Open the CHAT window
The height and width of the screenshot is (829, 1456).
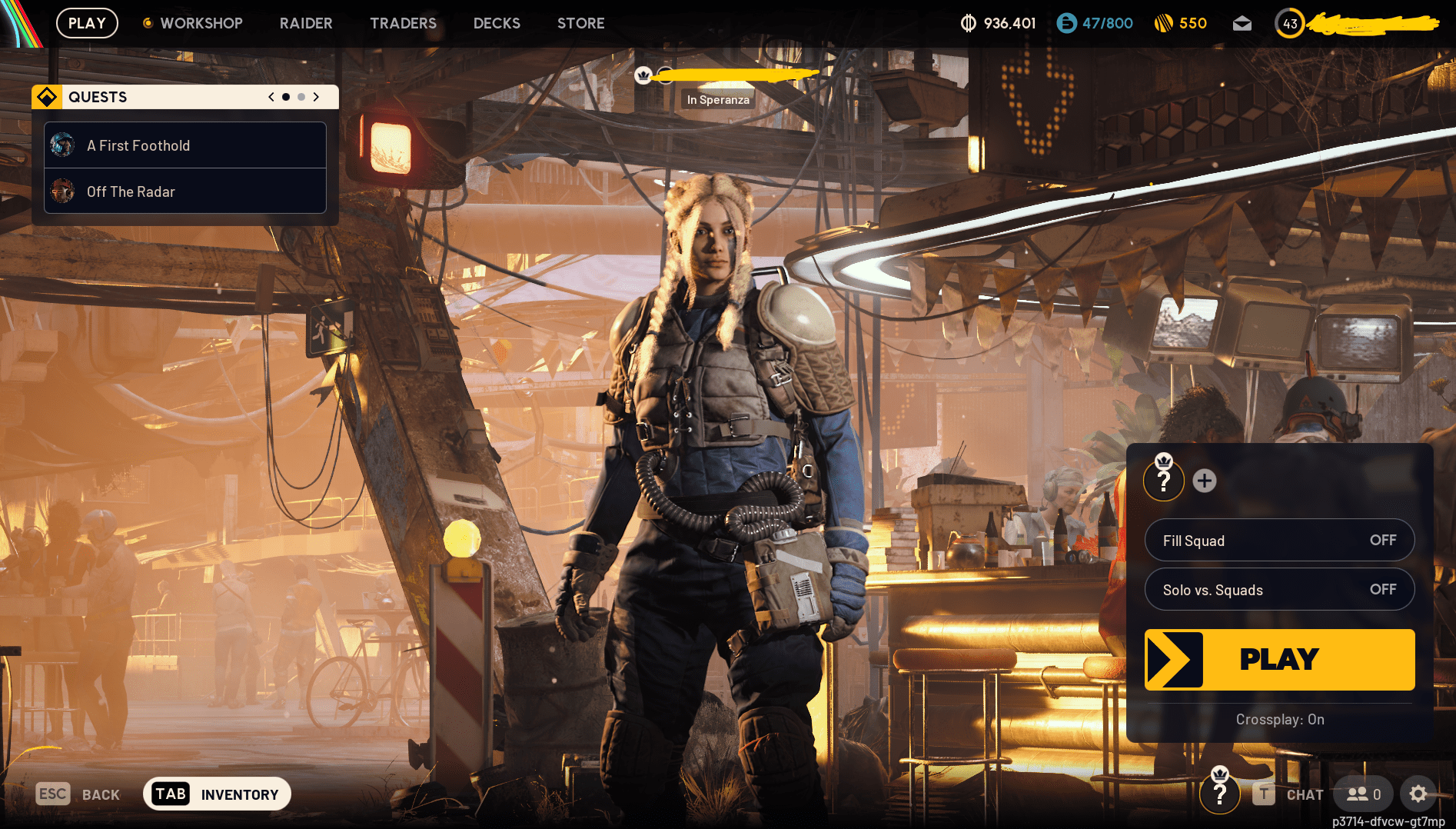click(1305, 794)
